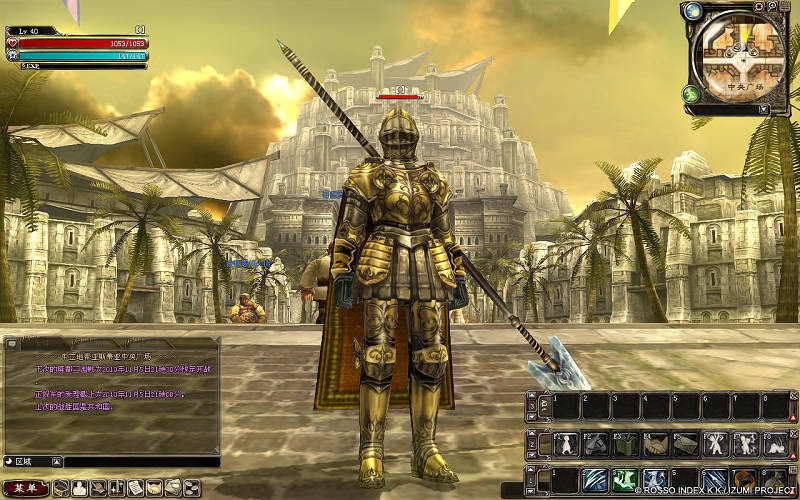Use the F4 handshake action
The image size is (800, 500).
pos(657,444)
